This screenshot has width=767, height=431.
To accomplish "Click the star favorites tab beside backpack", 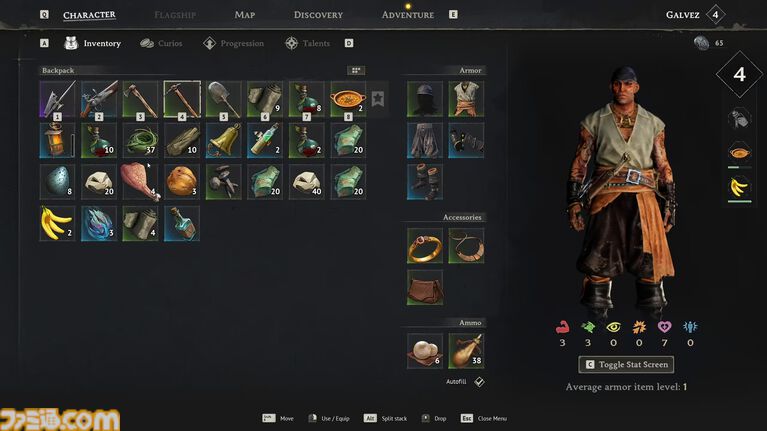I will point(377,98).
